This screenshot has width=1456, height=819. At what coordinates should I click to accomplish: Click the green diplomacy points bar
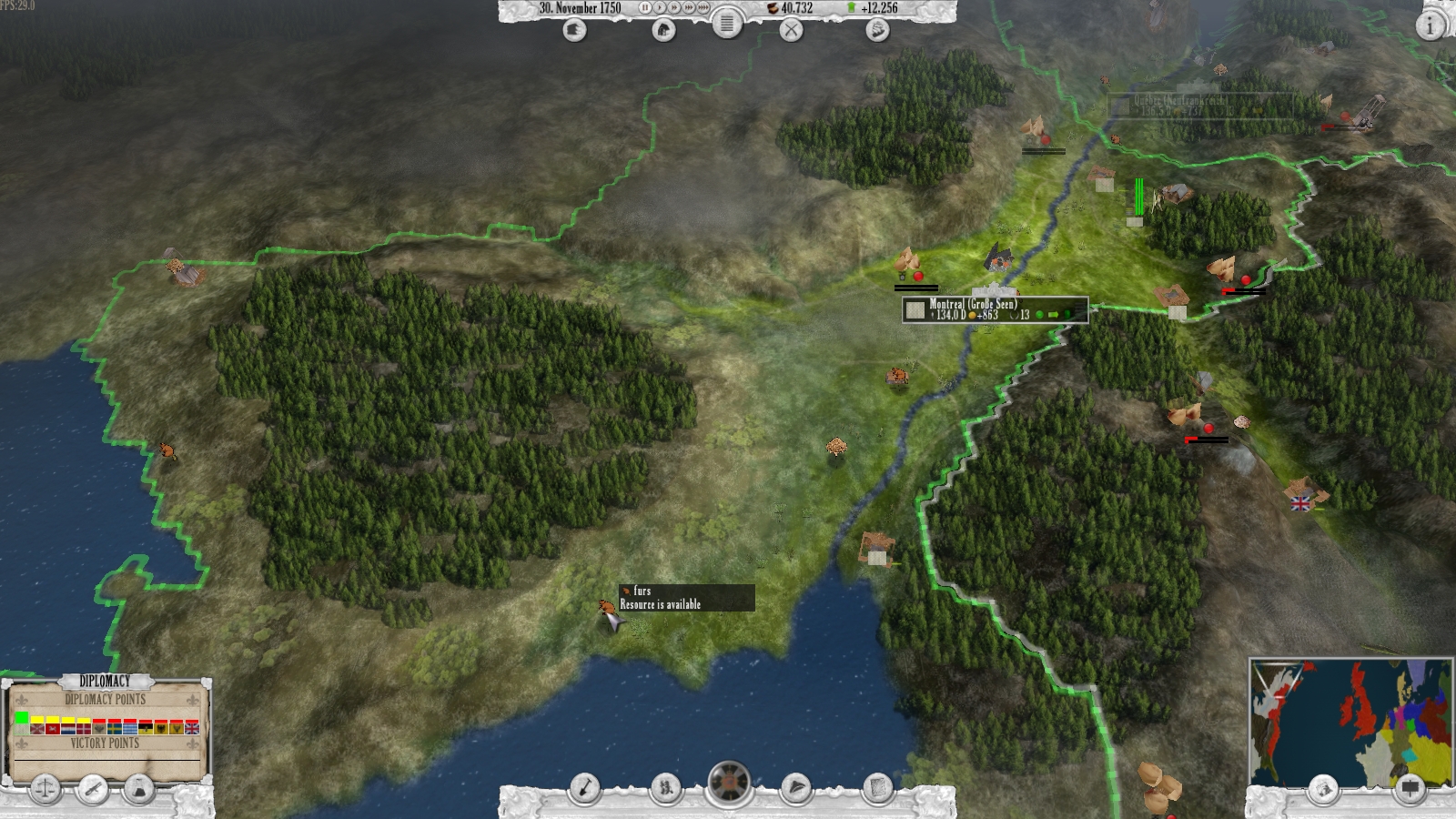click(x=22, y=717)
